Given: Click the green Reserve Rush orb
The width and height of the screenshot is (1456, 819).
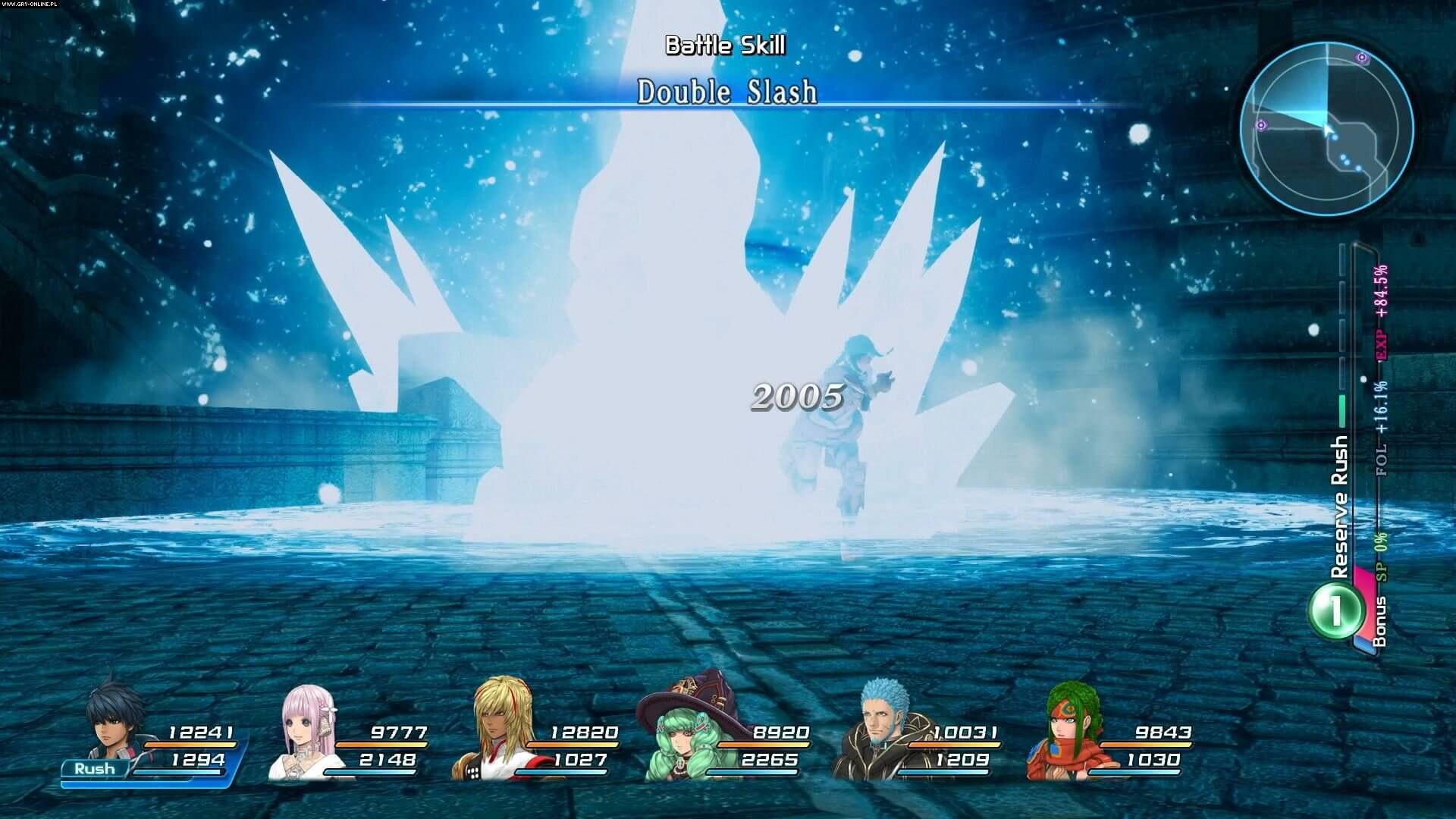Looking at the screenshot, I should 1334,610.
